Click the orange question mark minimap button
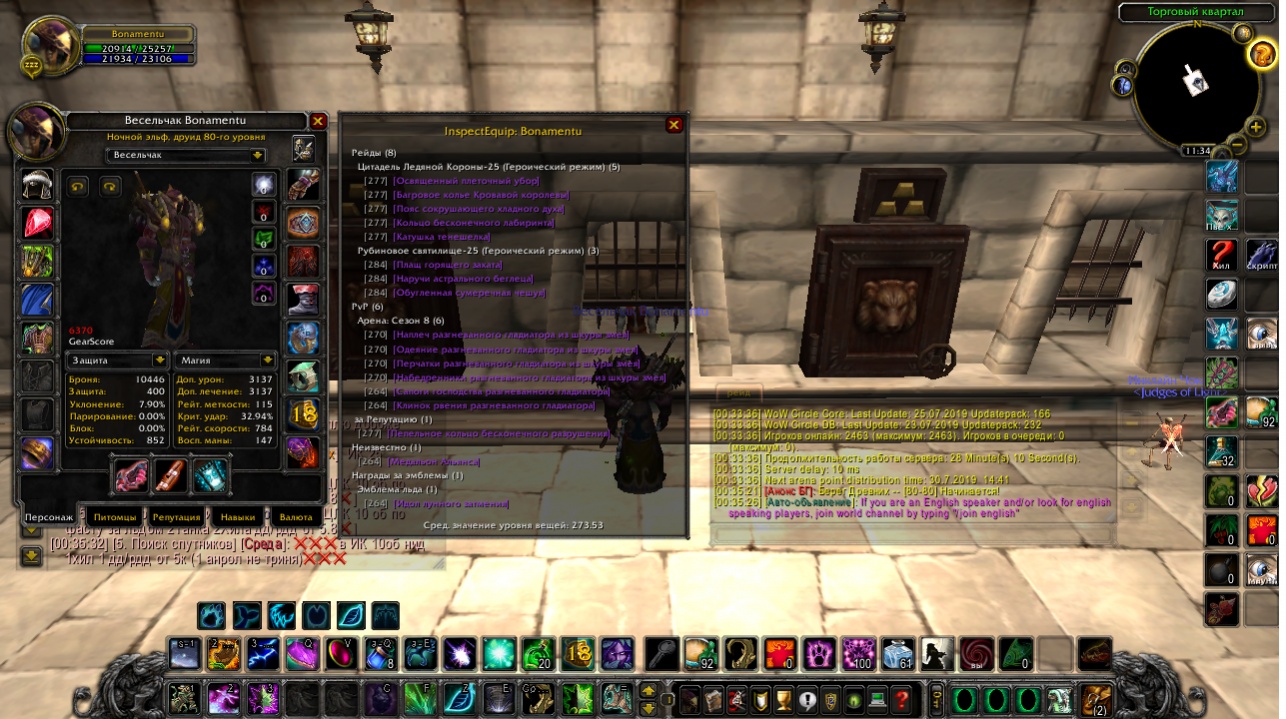This screenshot has width=1286, height=719. (x=1261, y=54)
